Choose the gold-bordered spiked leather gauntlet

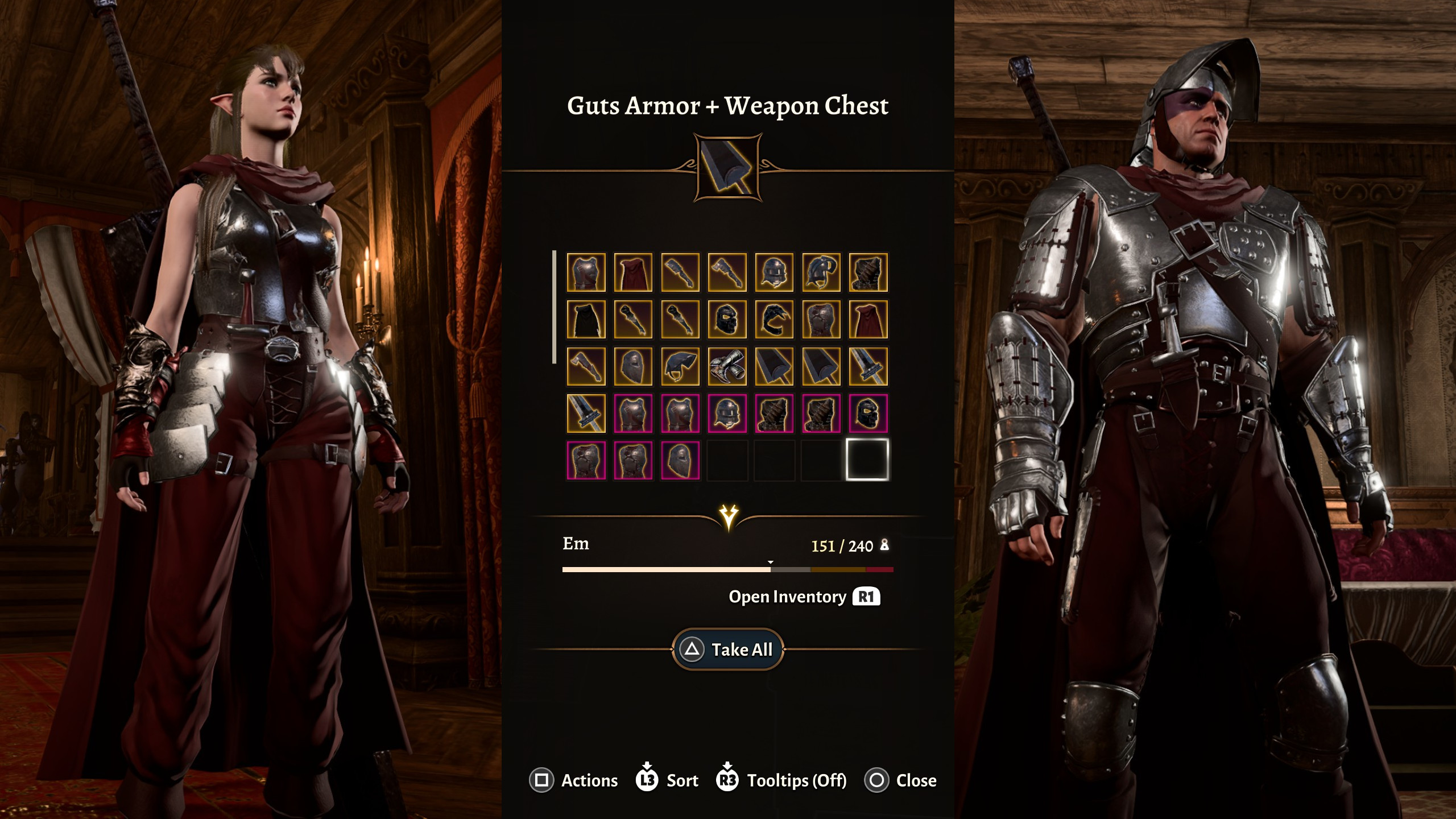coord(868,273)
